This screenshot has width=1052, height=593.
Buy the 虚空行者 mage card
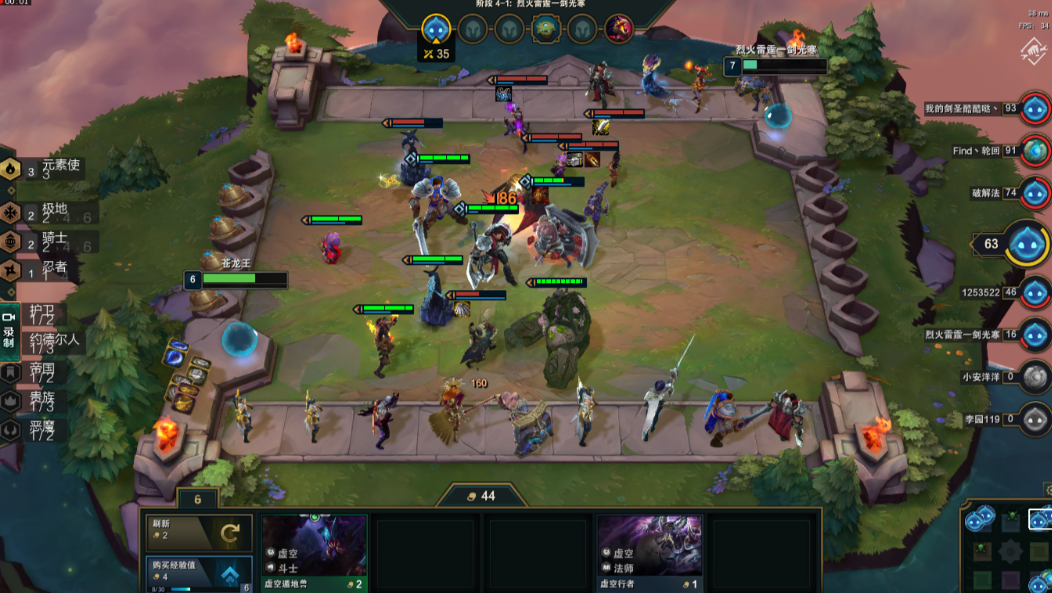tap(649, 551)
